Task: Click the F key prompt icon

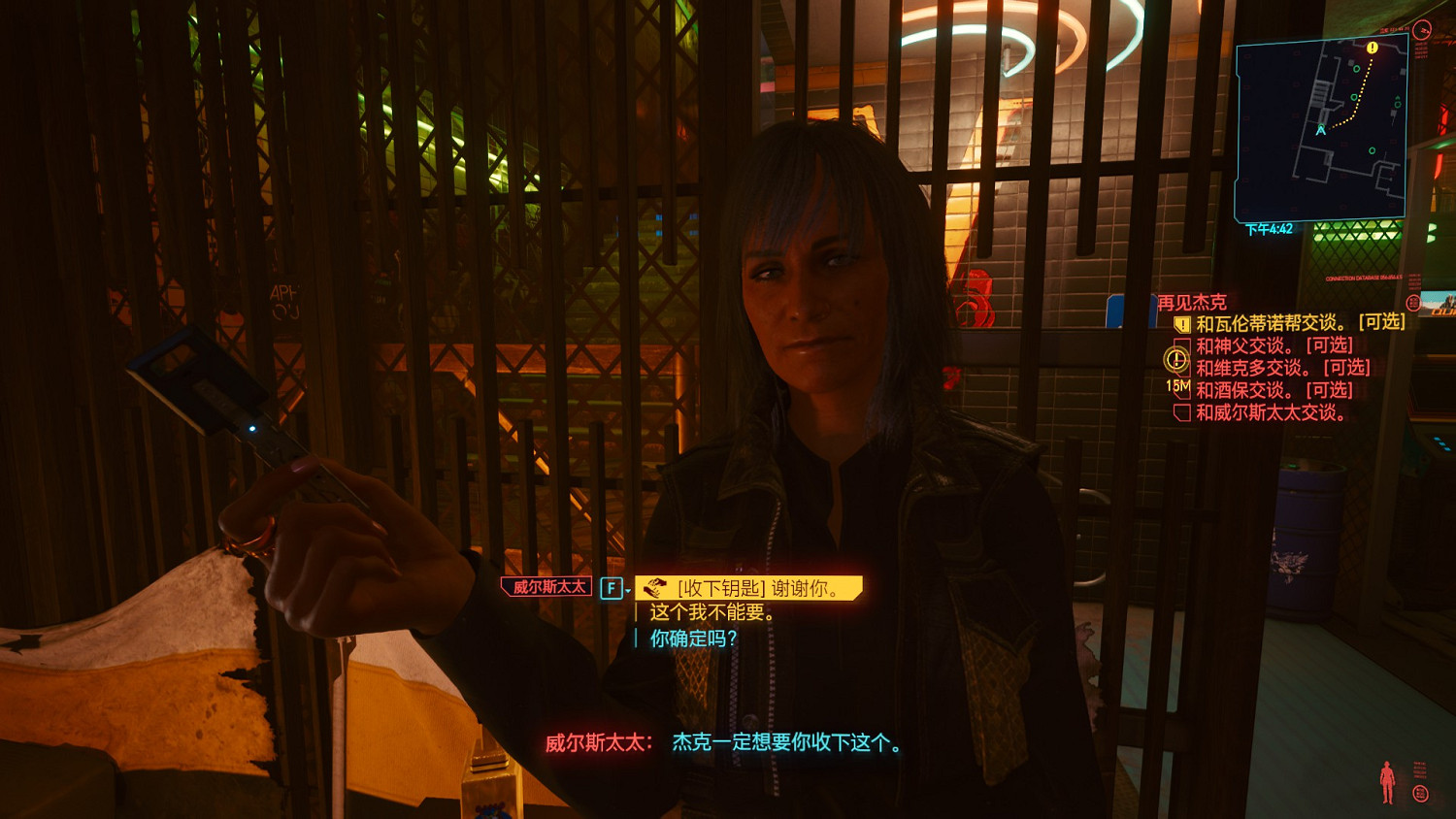Action: click(x=612, y=587)
